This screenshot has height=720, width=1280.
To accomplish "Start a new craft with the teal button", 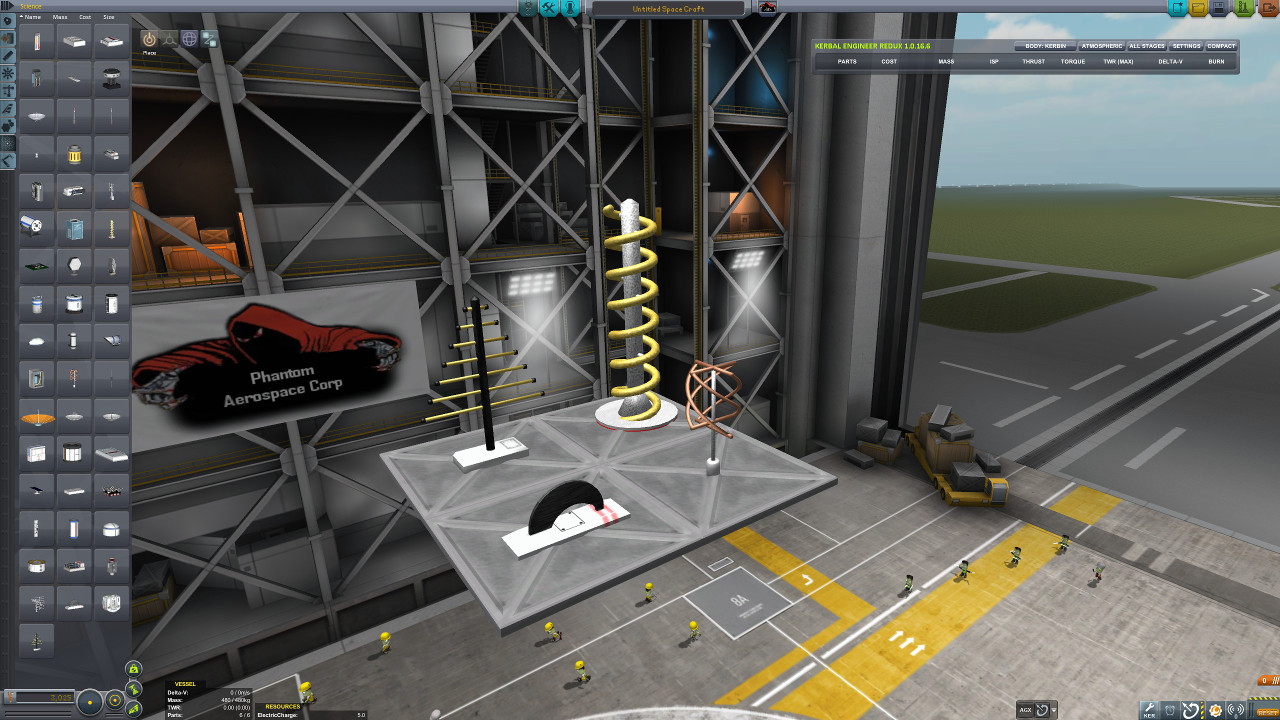I will [x=1176, y=8].
